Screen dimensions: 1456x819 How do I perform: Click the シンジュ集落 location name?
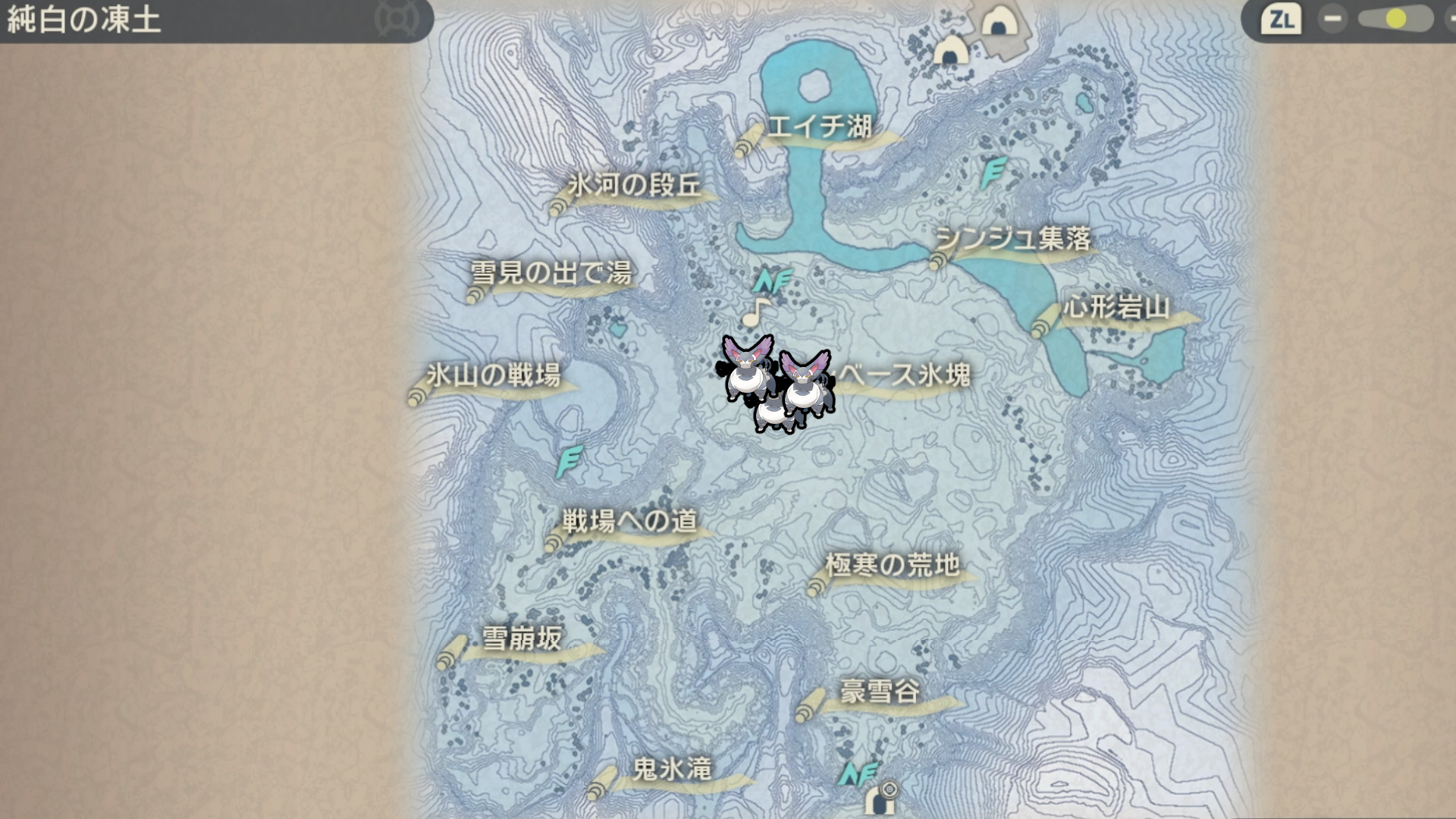tap(1012, 240)
